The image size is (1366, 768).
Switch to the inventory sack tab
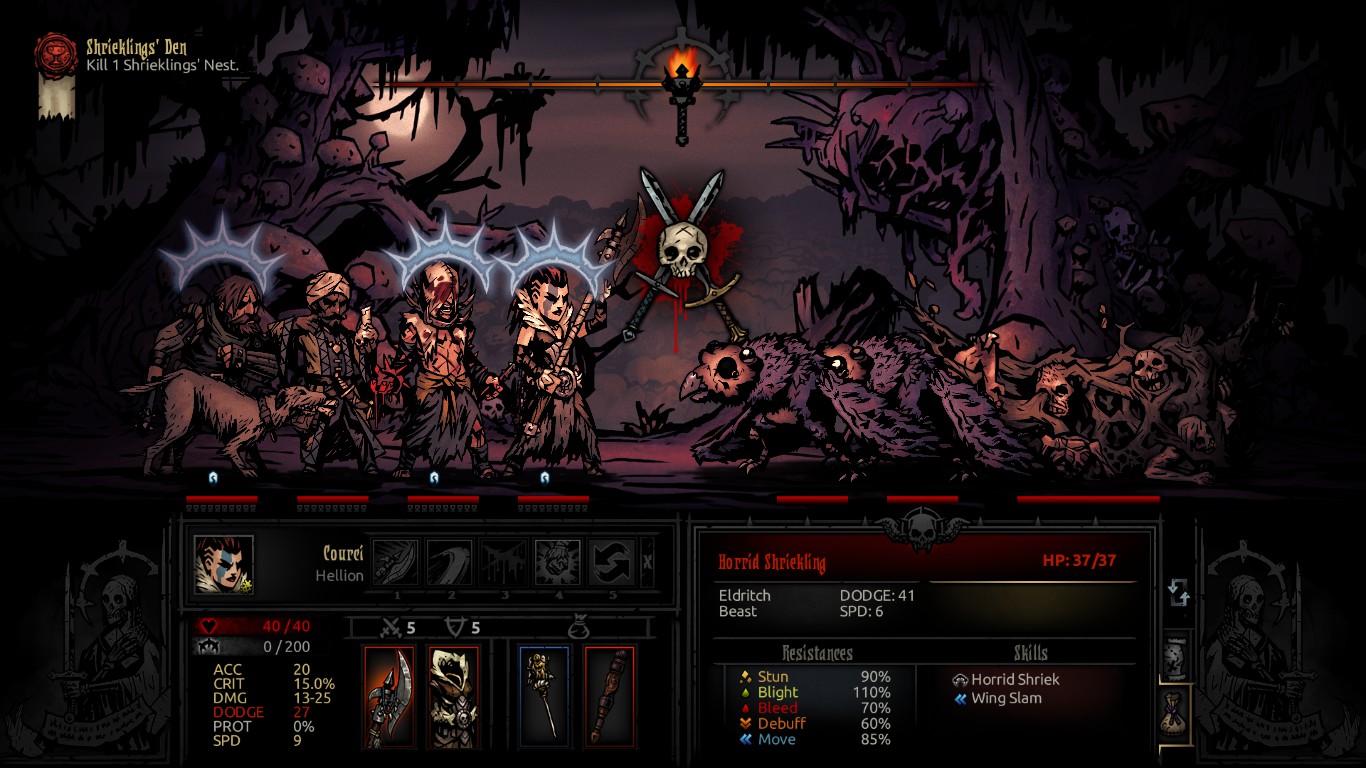1177,713
